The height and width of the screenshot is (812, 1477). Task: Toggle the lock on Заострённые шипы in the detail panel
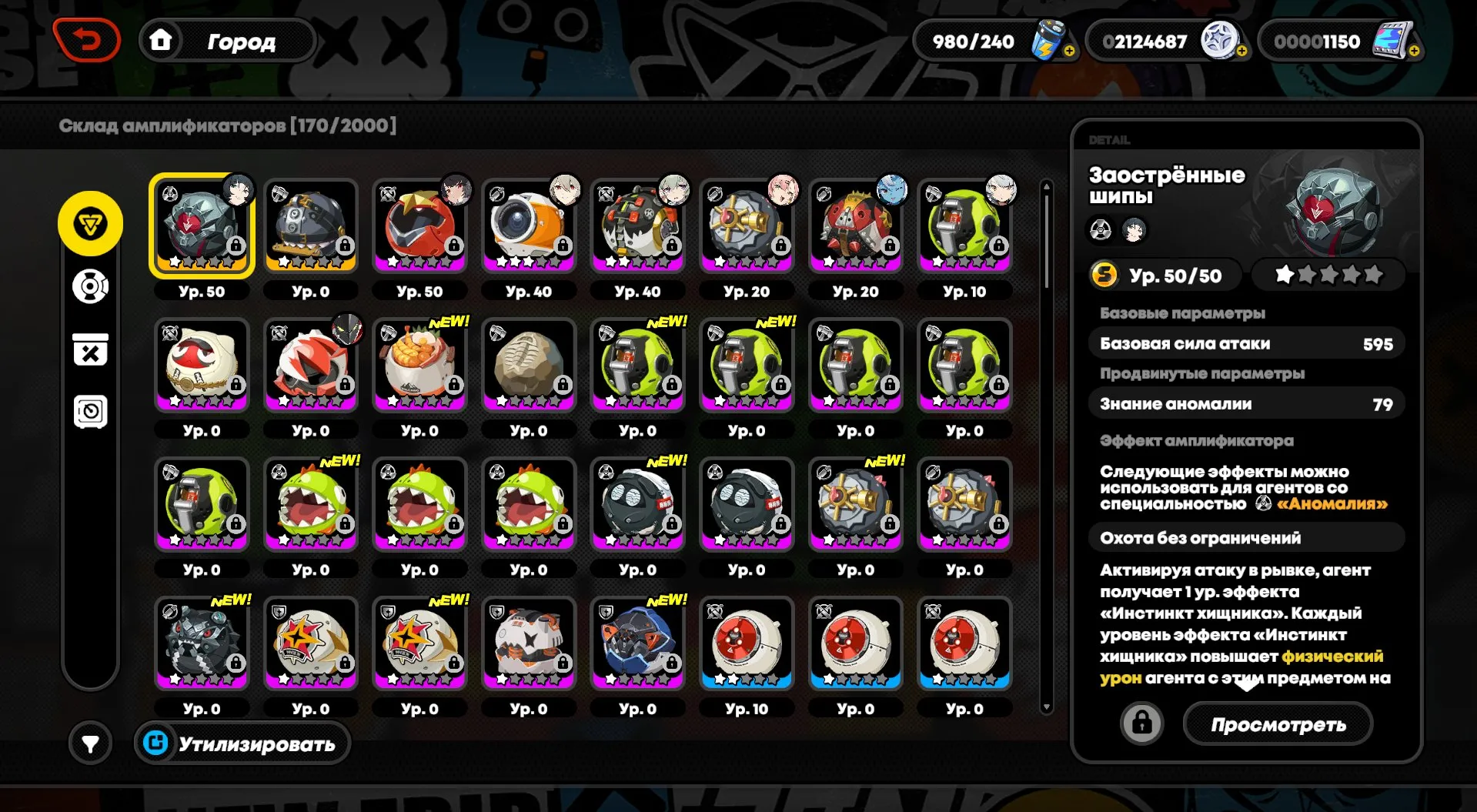point(1142,723)
